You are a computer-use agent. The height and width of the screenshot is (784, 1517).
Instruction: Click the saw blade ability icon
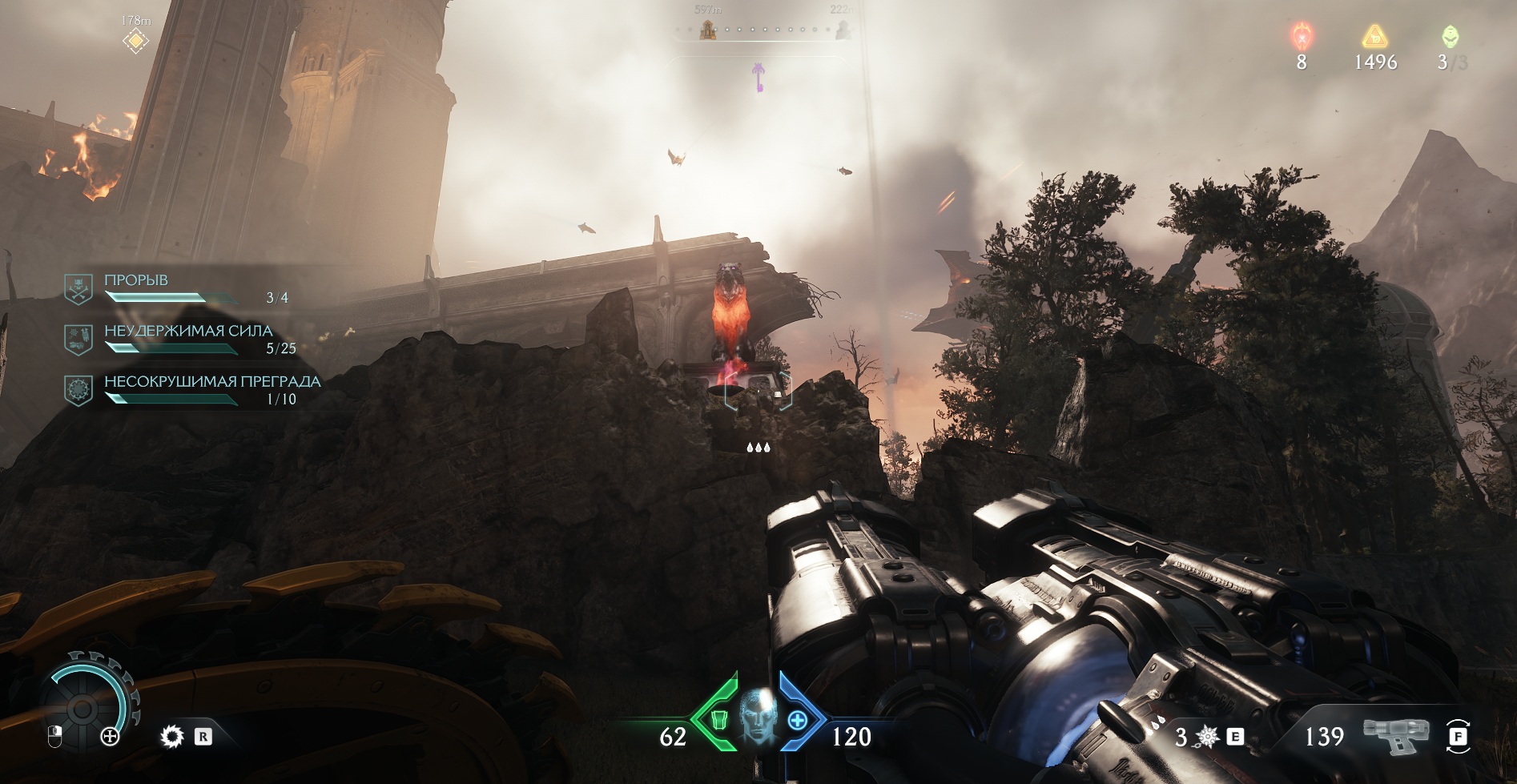[x=172, y=736]
